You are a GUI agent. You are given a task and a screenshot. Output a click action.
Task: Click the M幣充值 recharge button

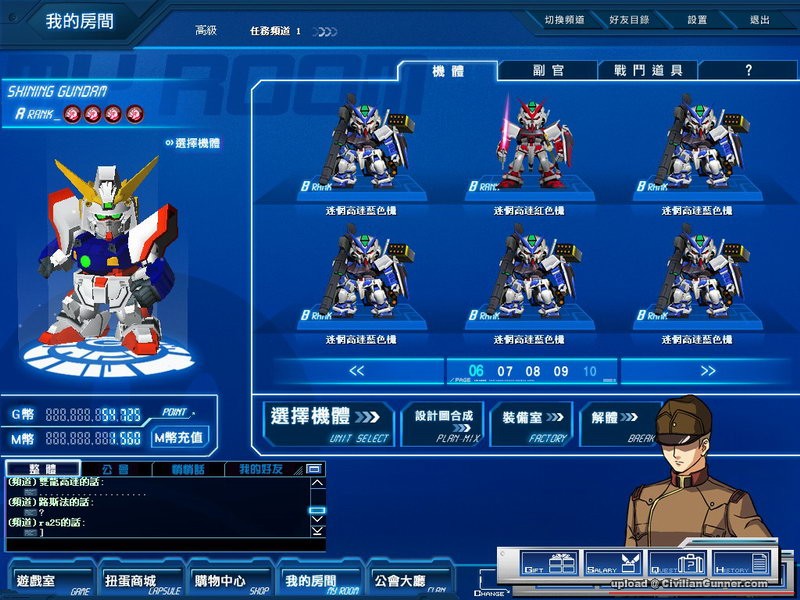[x=179, y=437]
